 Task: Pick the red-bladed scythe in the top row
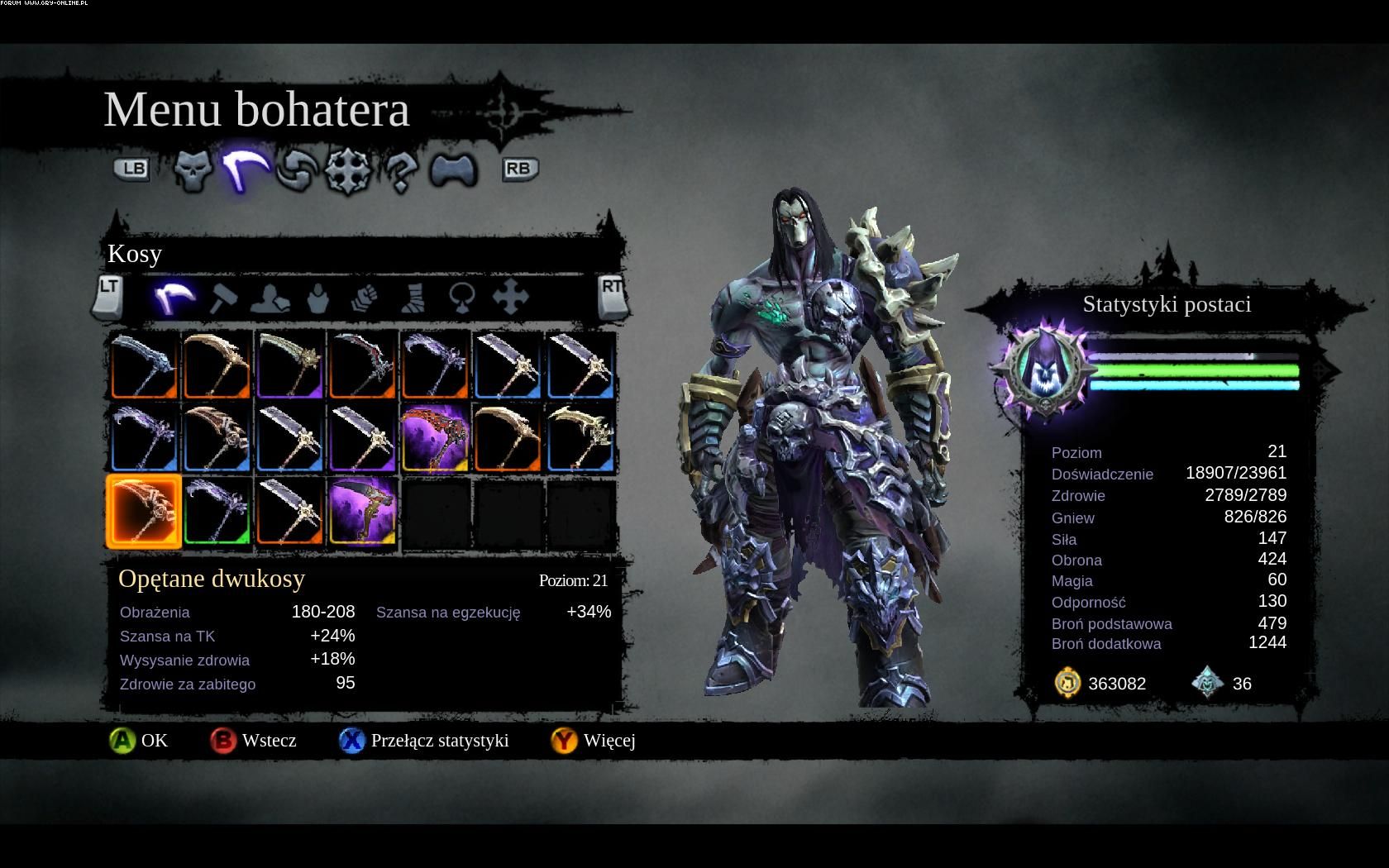coord(362,365)
